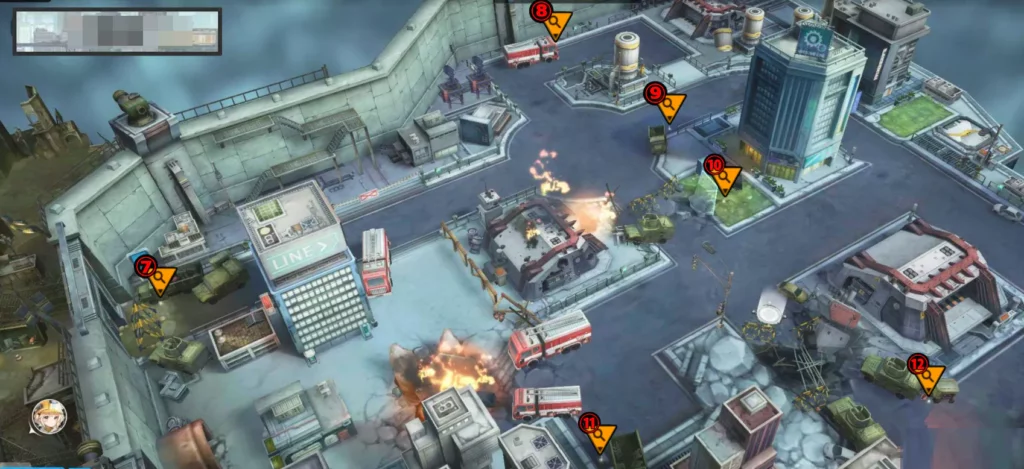Open the helmeted girl avatar bubble
Viewport: 1024px width, 469px height.
point(48,415)
